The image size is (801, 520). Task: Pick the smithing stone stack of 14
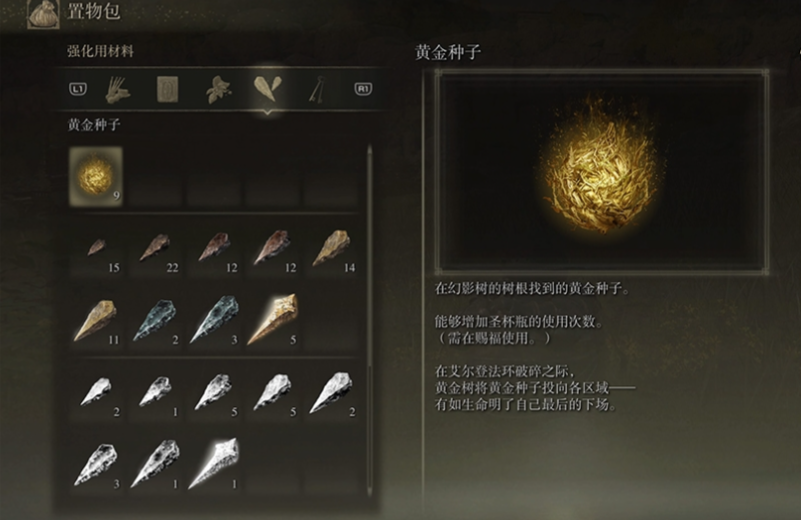pos(330,248)
